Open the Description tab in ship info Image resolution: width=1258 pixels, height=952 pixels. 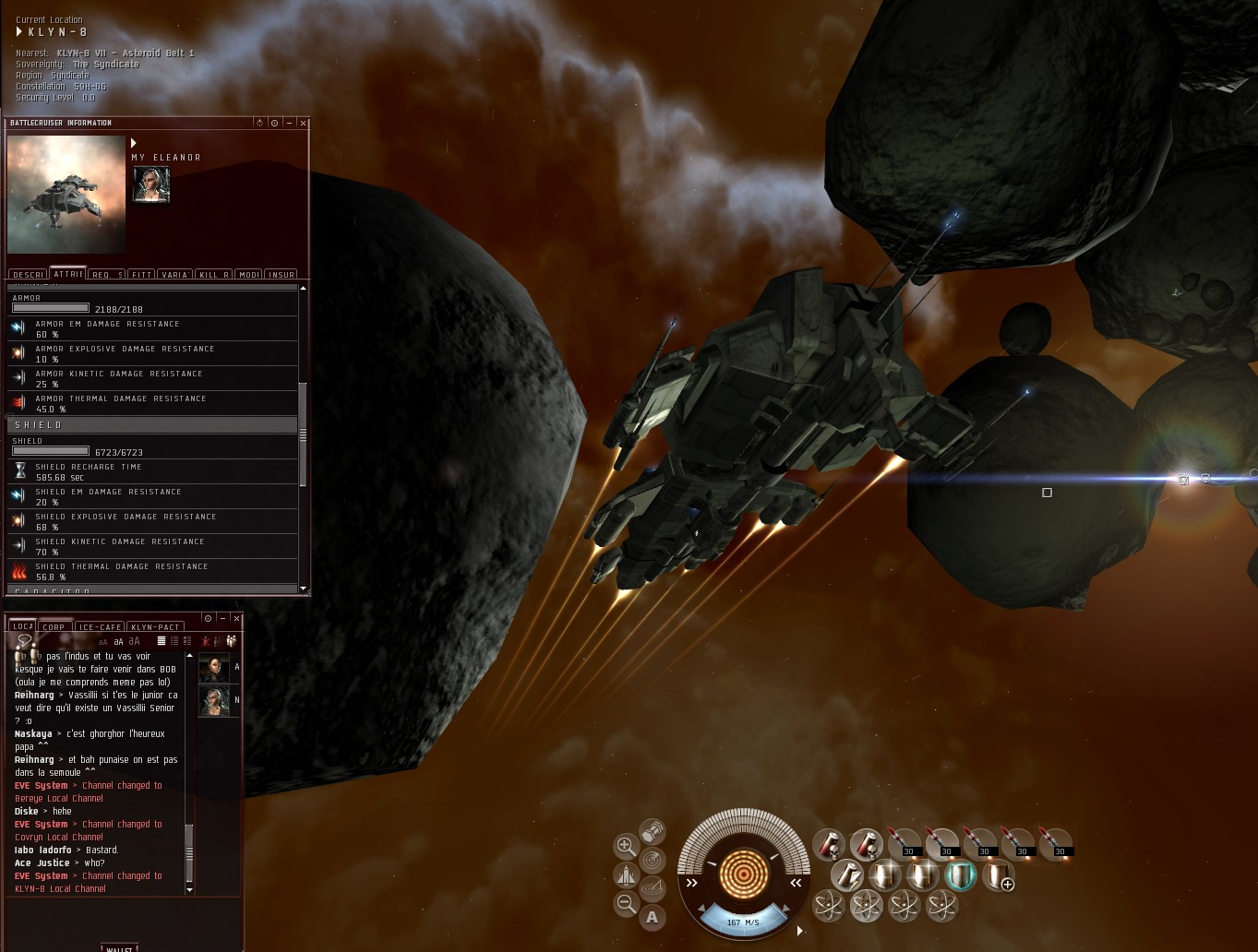pos(29,275)
